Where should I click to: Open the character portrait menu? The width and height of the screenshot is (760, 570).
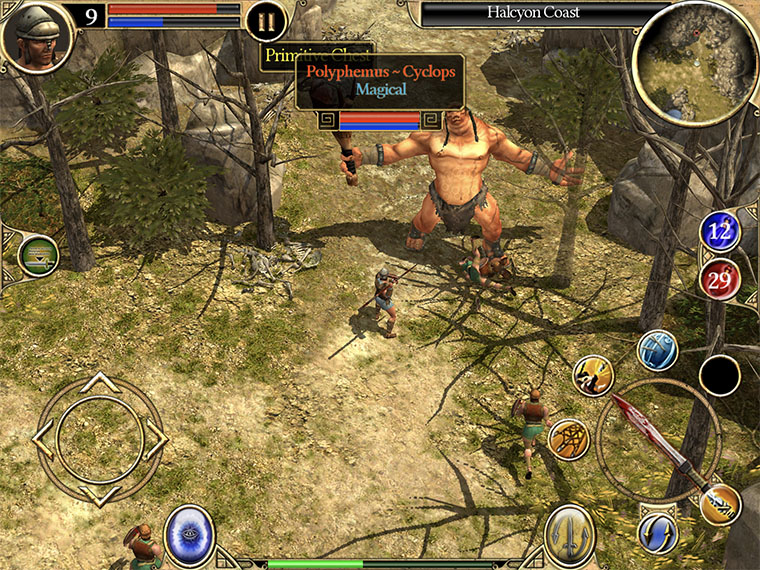[37, 35]
